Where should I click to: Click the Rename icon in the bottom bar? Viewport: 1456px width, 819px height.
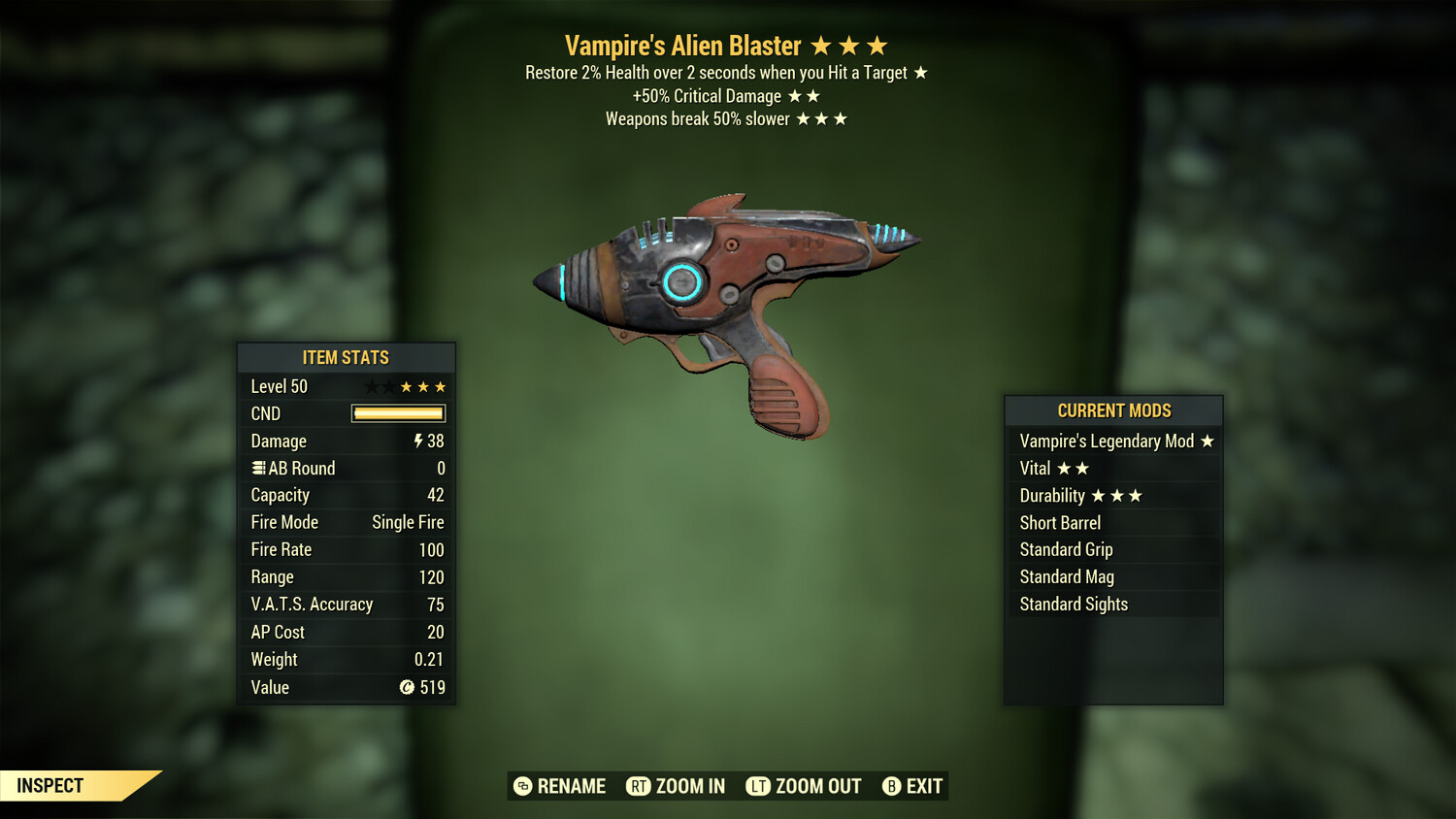[522, 786]
